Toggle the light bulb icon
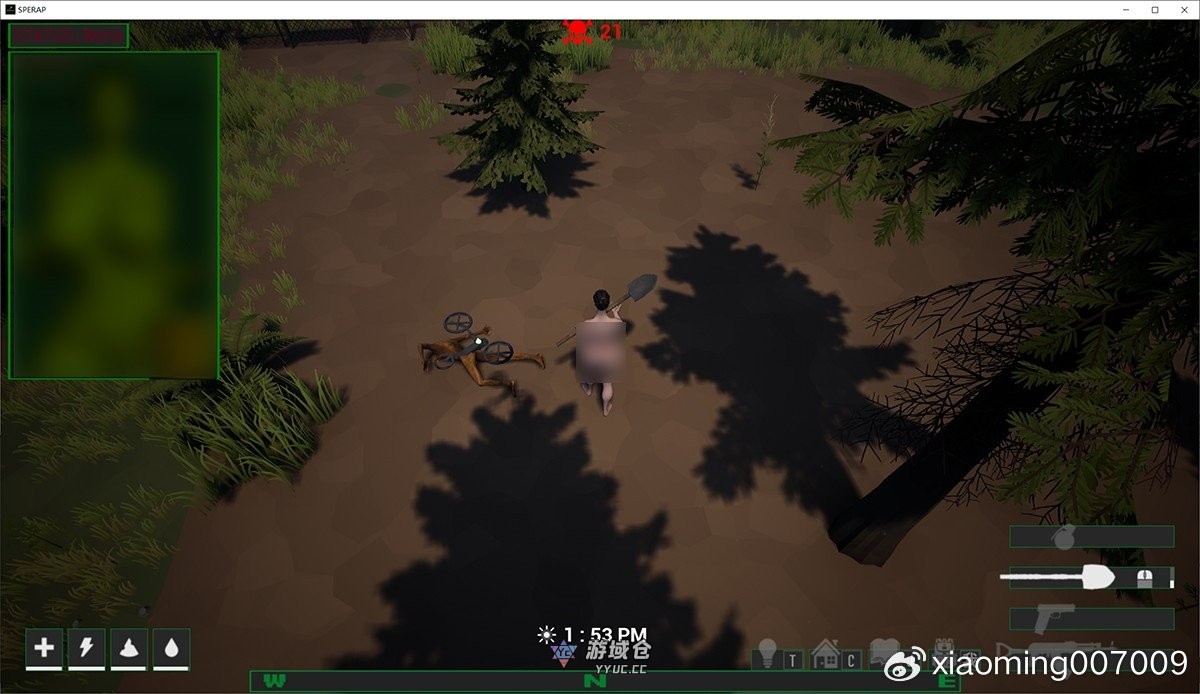 click(x=767, y=654)
